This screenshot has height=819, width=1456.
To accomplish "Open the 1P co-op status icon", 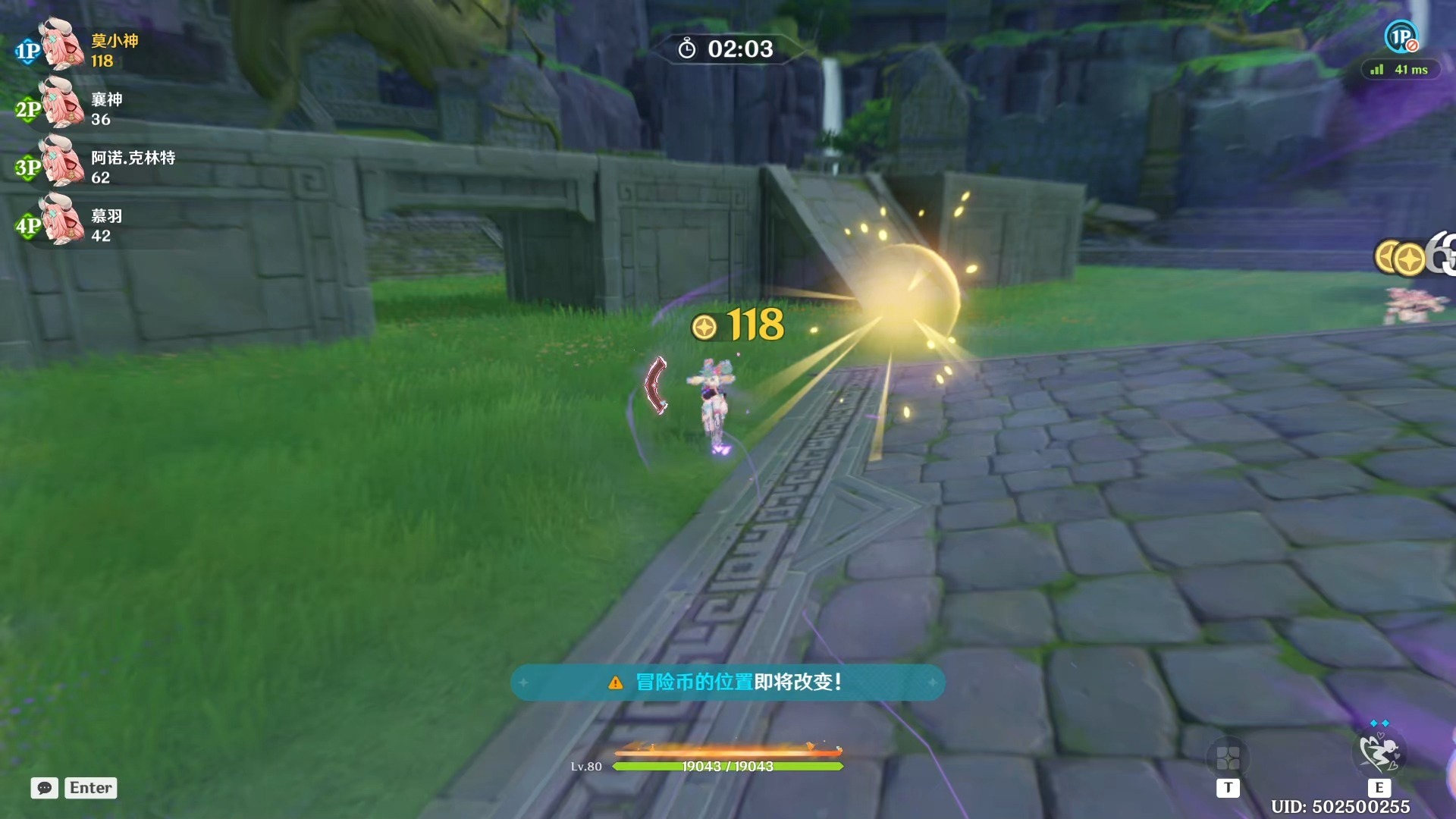I will coord(1401,37).
